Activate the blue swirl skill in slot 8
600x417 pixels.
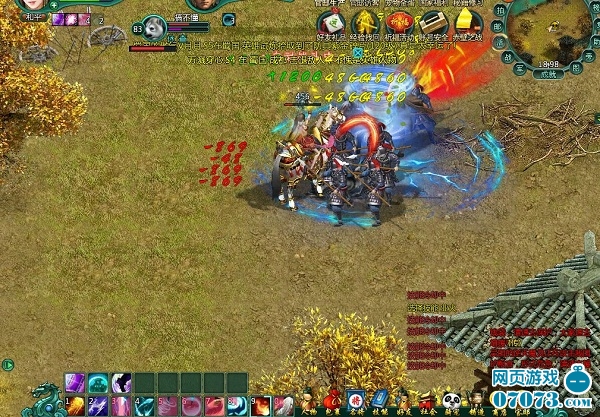[236, 404]
